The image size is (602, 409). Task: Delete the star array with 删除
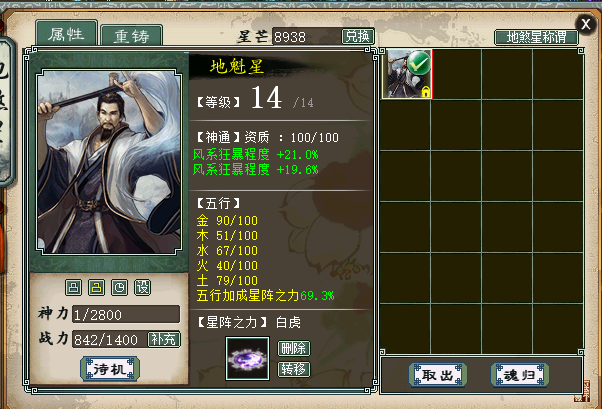pos(294,348)
